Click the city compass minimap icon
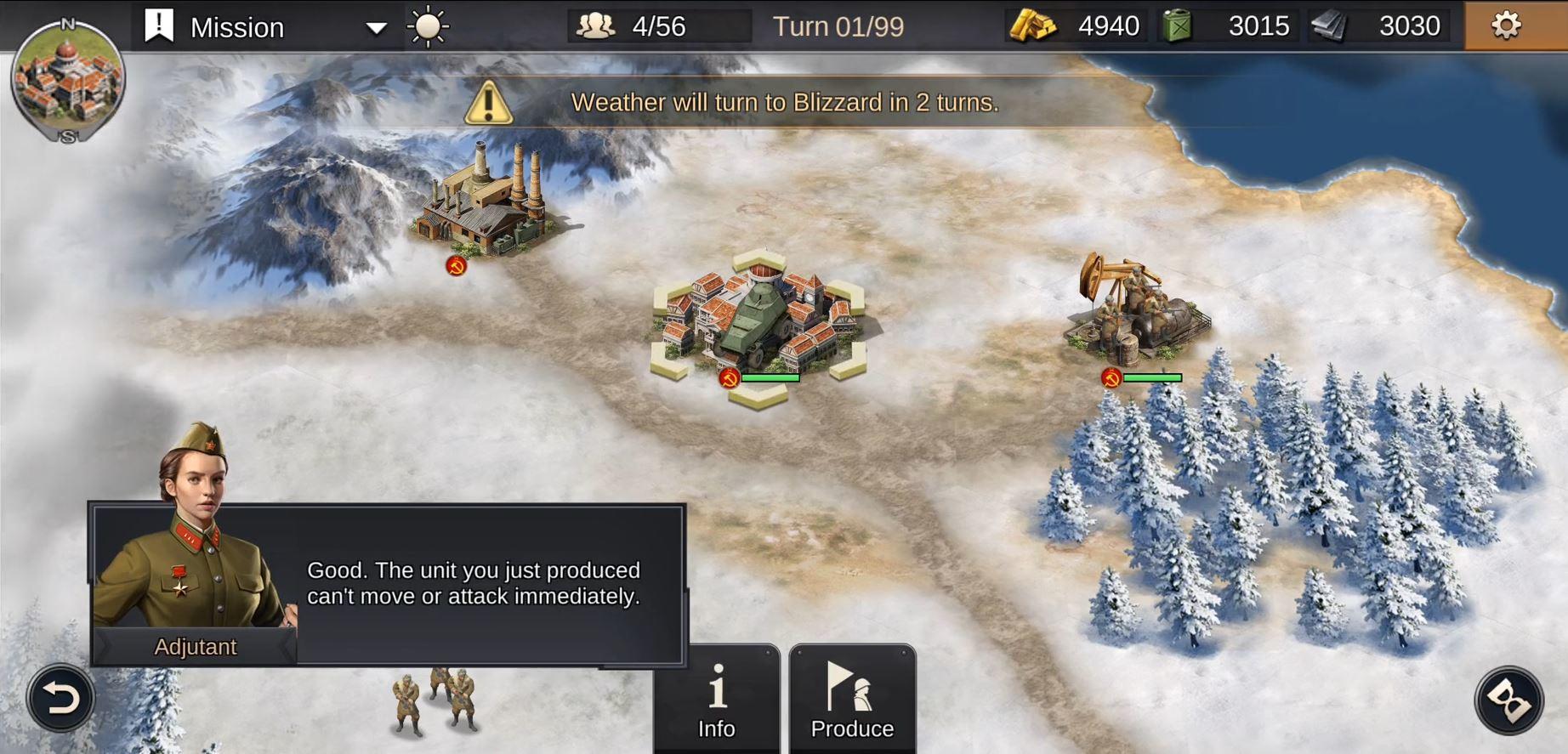 [x=68, y=81]
